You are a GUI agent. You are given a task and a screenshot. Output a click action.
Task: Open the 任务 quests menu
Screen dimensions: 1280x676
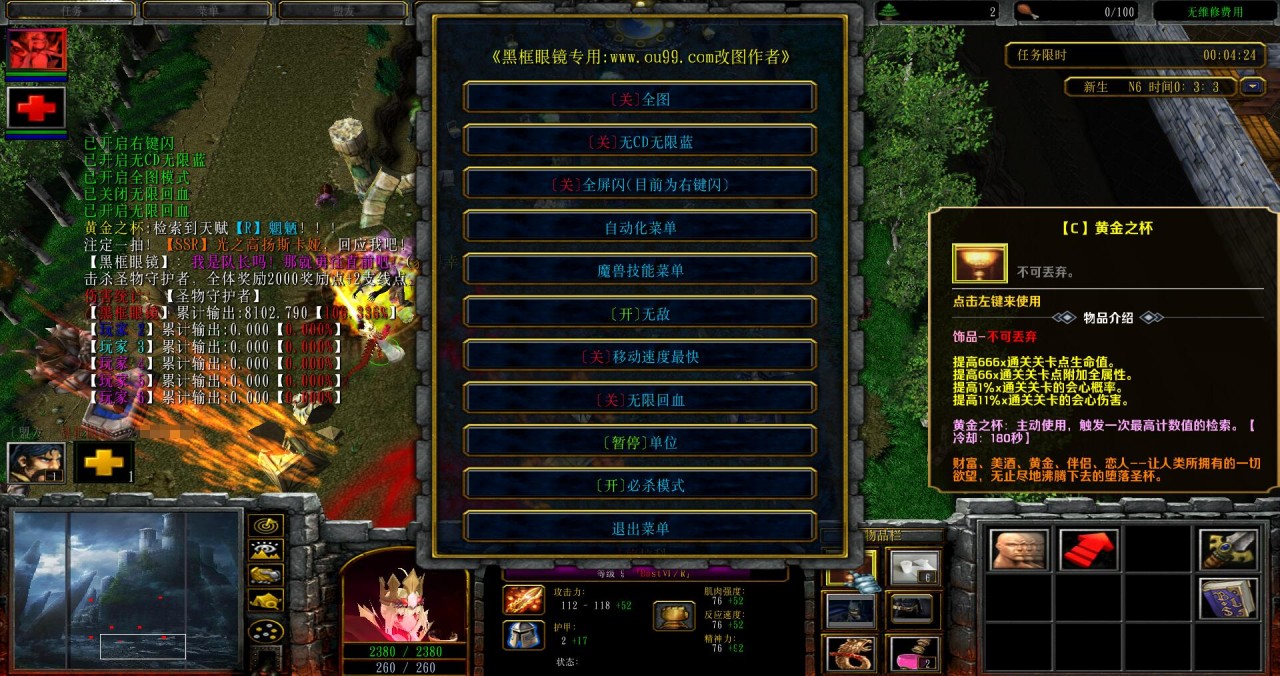pyautogui.click(x=72, y=11)
